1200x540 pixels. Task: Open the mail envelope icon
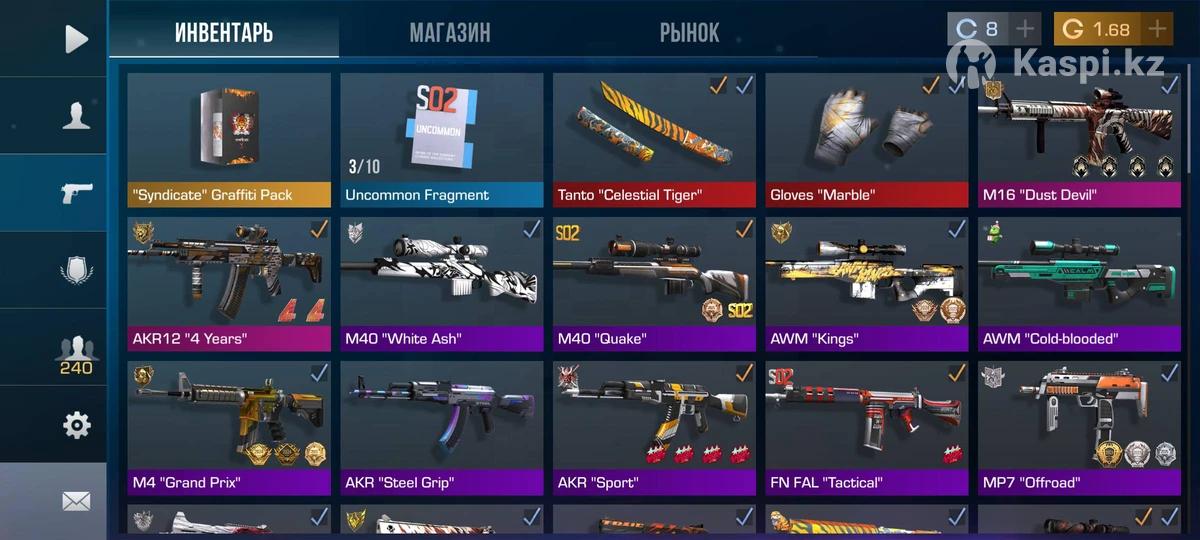tap(76, 501)
